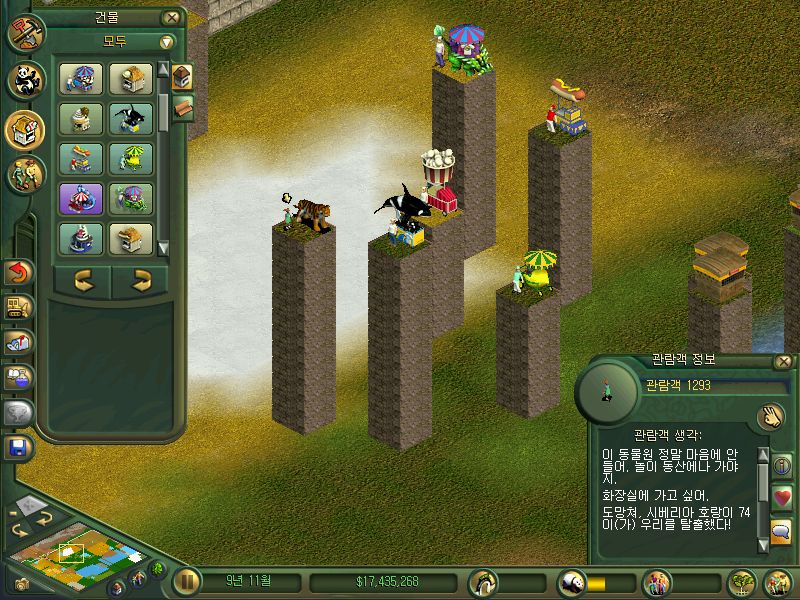
Task: Pause the game
Action: coord(185,581)
